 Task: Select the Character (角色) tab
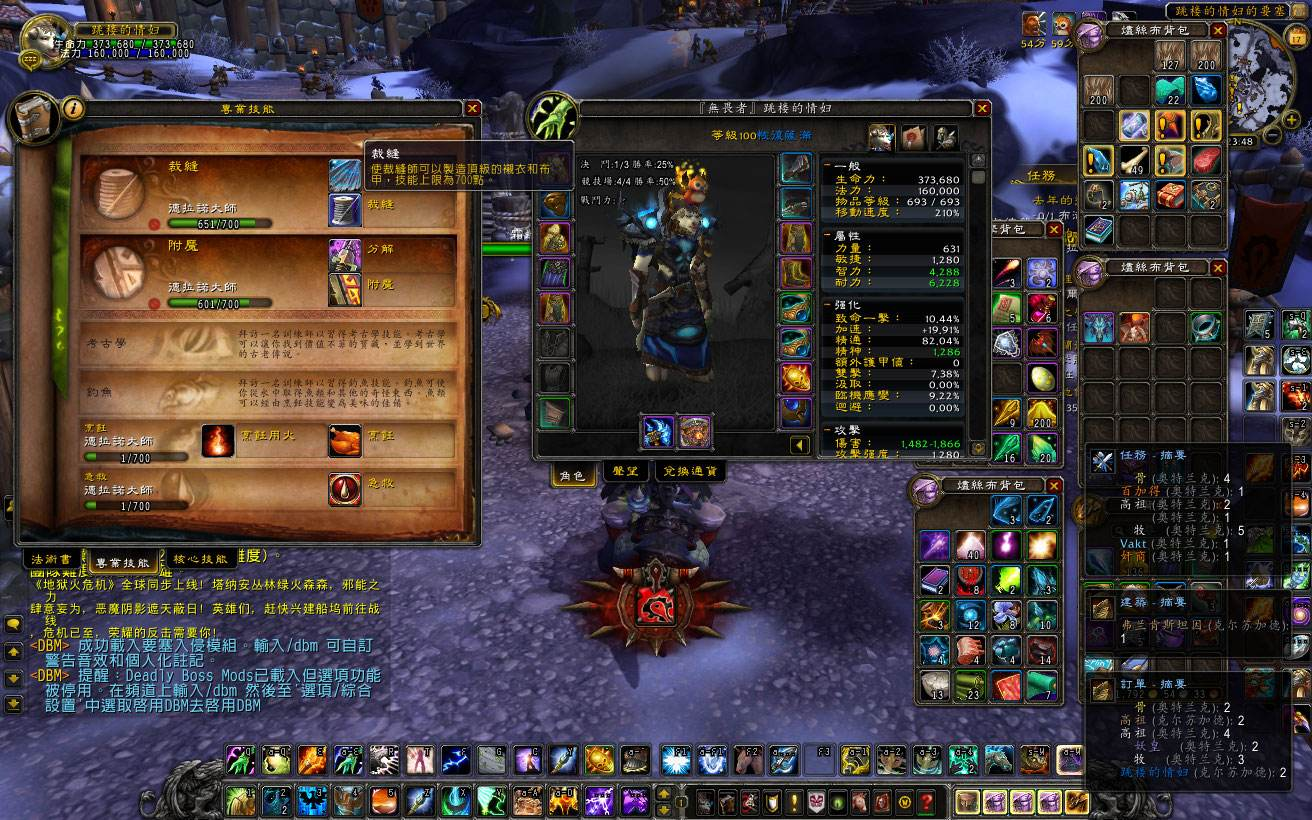[574, 474]
